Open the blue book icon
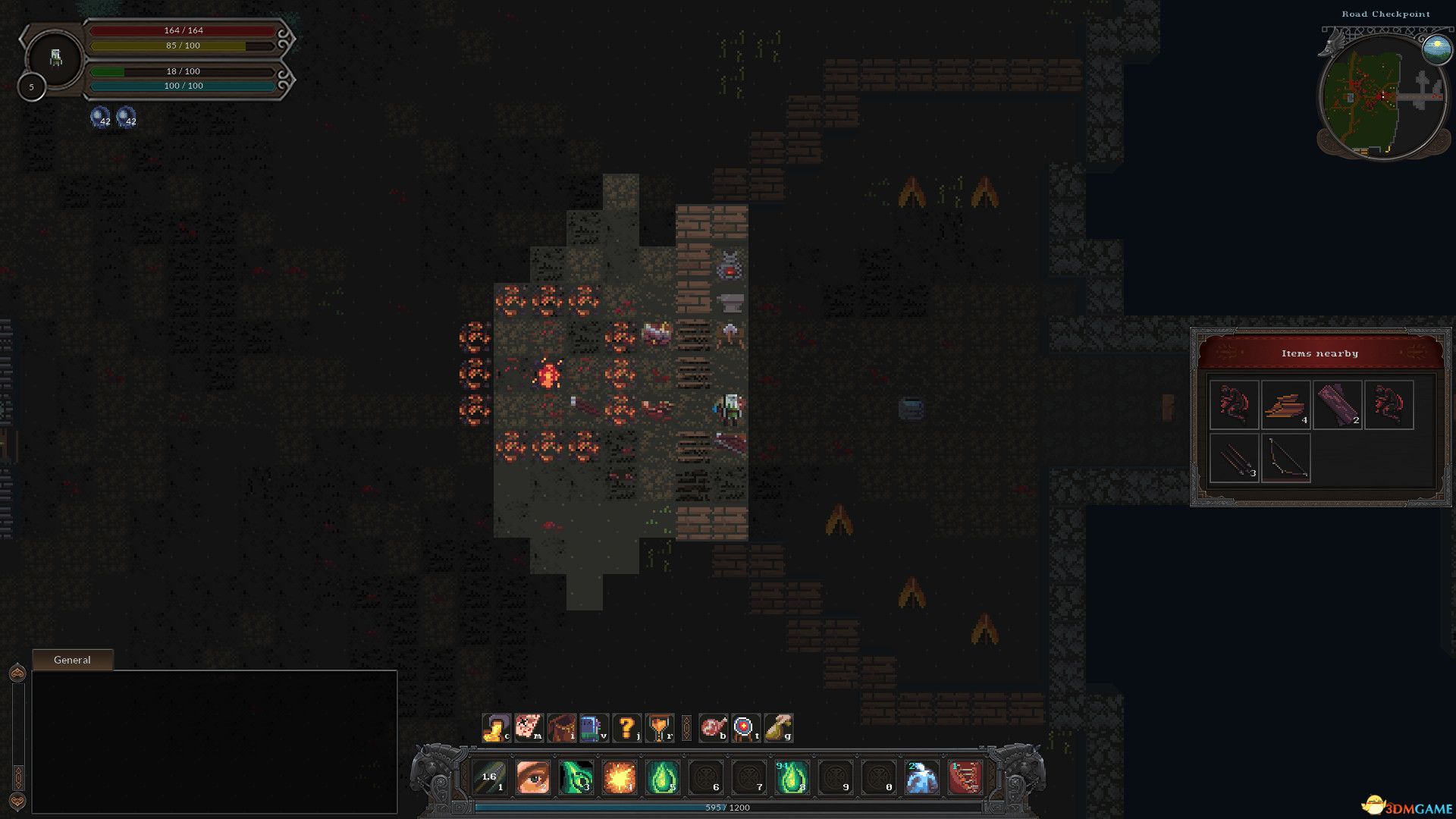Image resolution: width=1456 pixels, height=819 pixels. tap(593, 728)
